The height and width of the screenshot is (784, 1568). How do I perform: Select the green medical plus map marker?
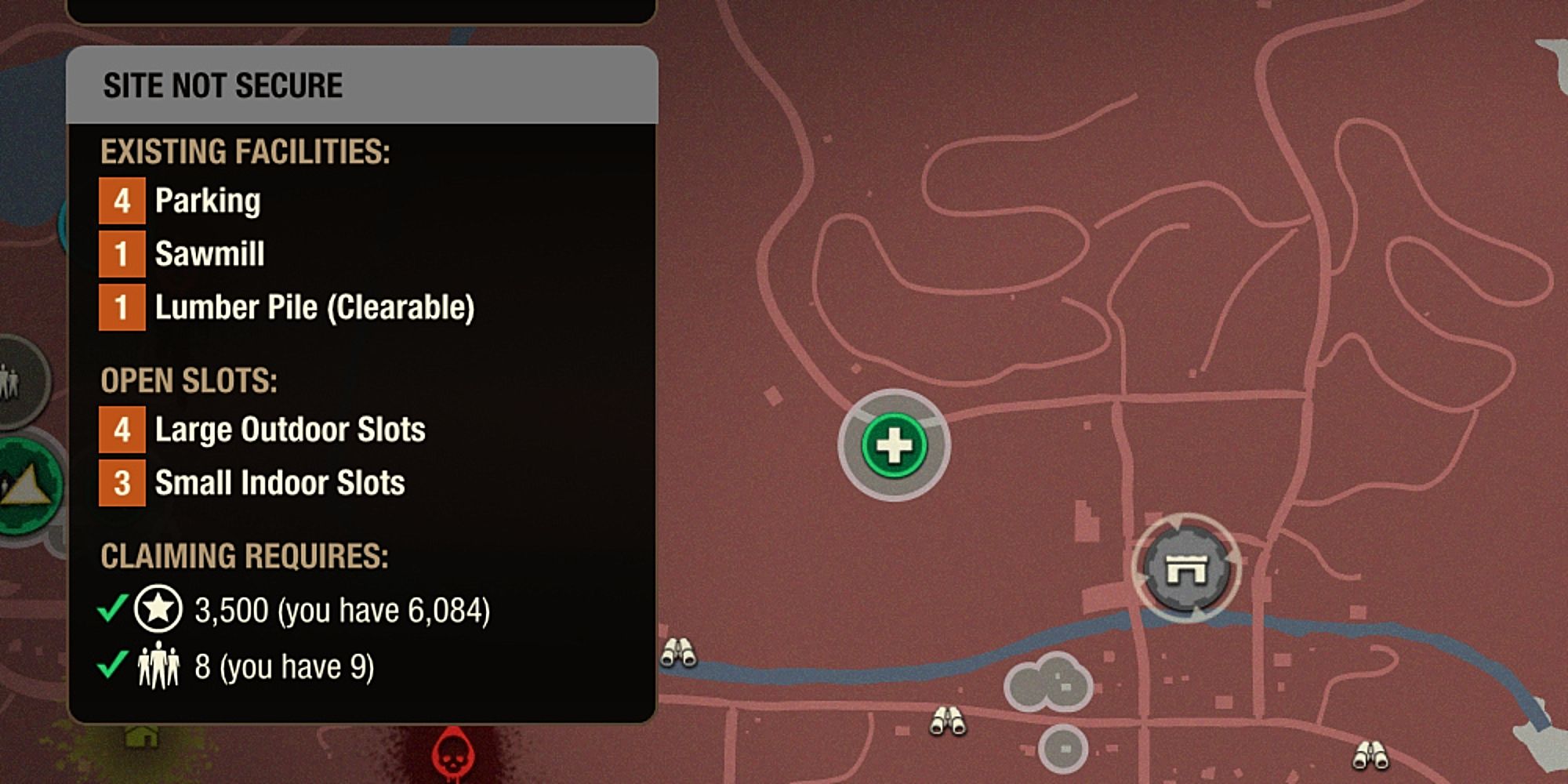[894, 445]
